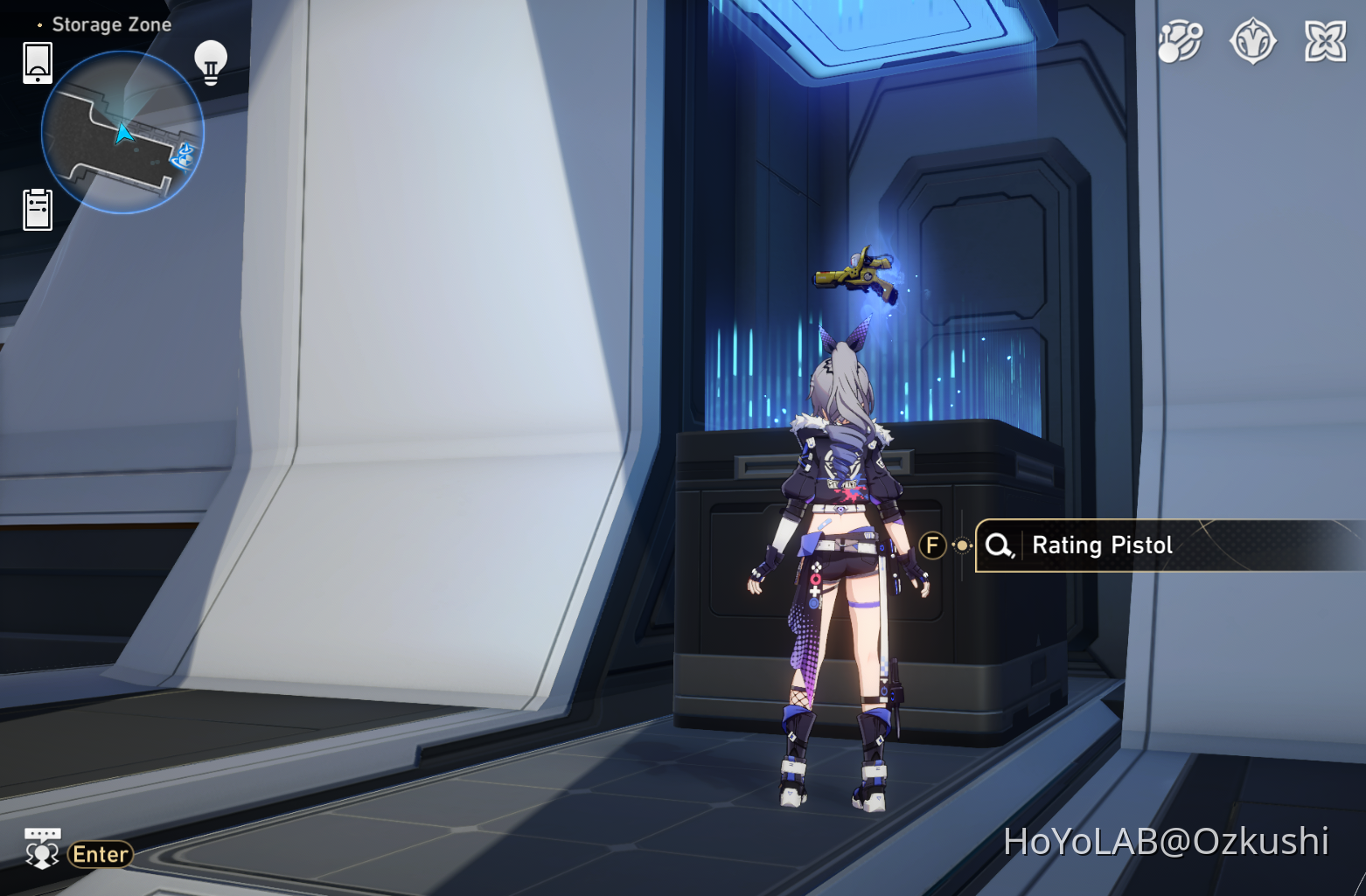Click the Storage Zone title text
This screenshot has height=896, width=1366.
[111, 24]
